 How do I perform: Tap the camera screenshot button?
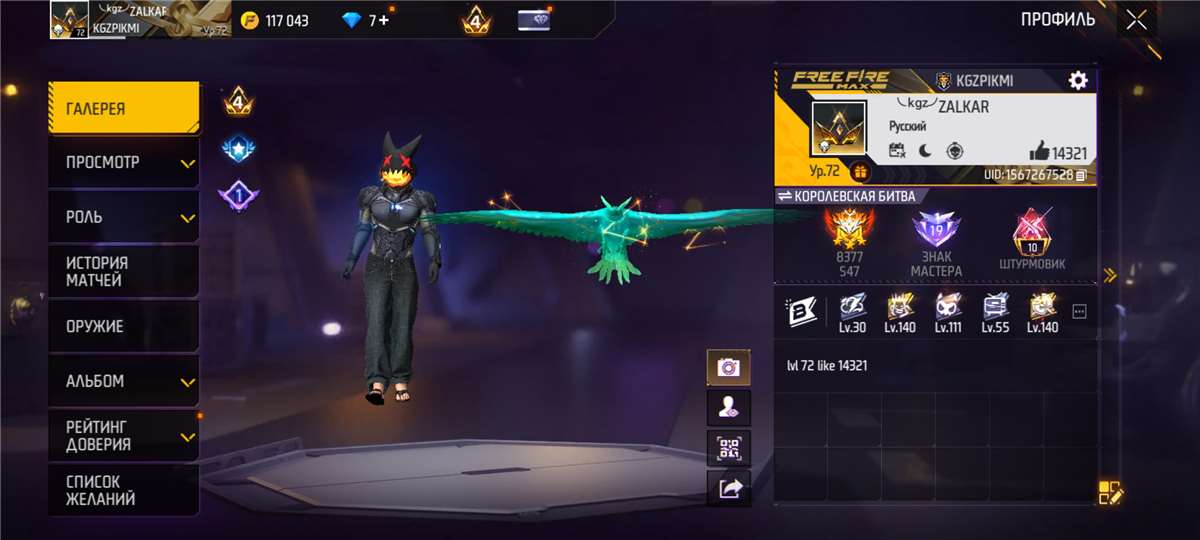tap(728, 367)
